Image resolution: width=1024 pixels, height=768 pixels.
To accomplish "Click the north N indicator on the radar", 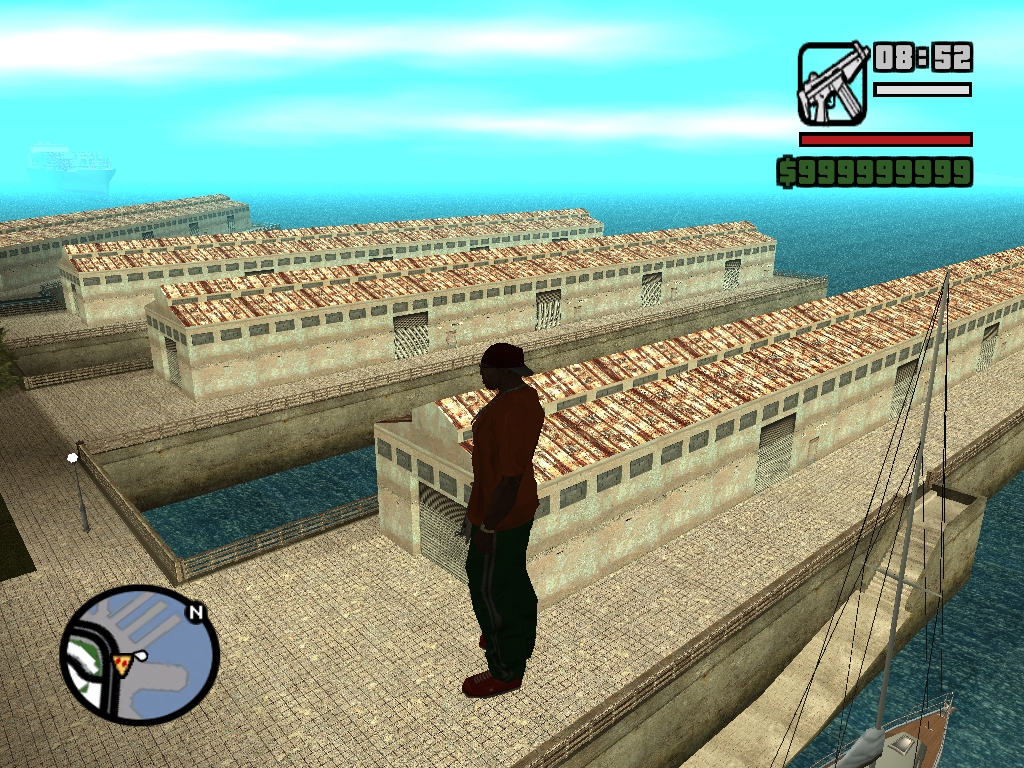I will click(196, 613).
